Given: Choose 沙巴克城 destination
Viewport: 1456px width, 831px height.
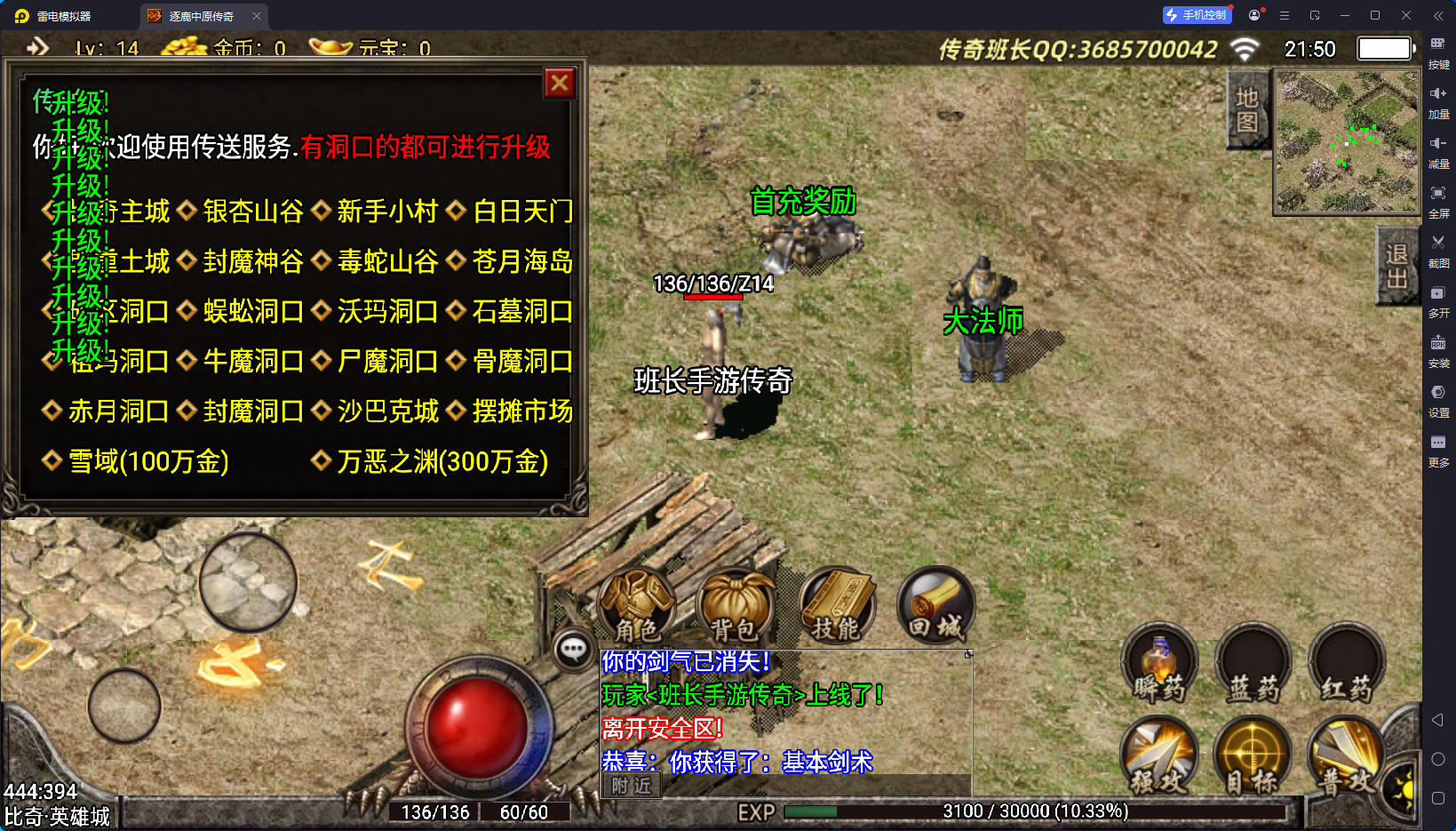Looking at the screenshot, I should point(387,412).
